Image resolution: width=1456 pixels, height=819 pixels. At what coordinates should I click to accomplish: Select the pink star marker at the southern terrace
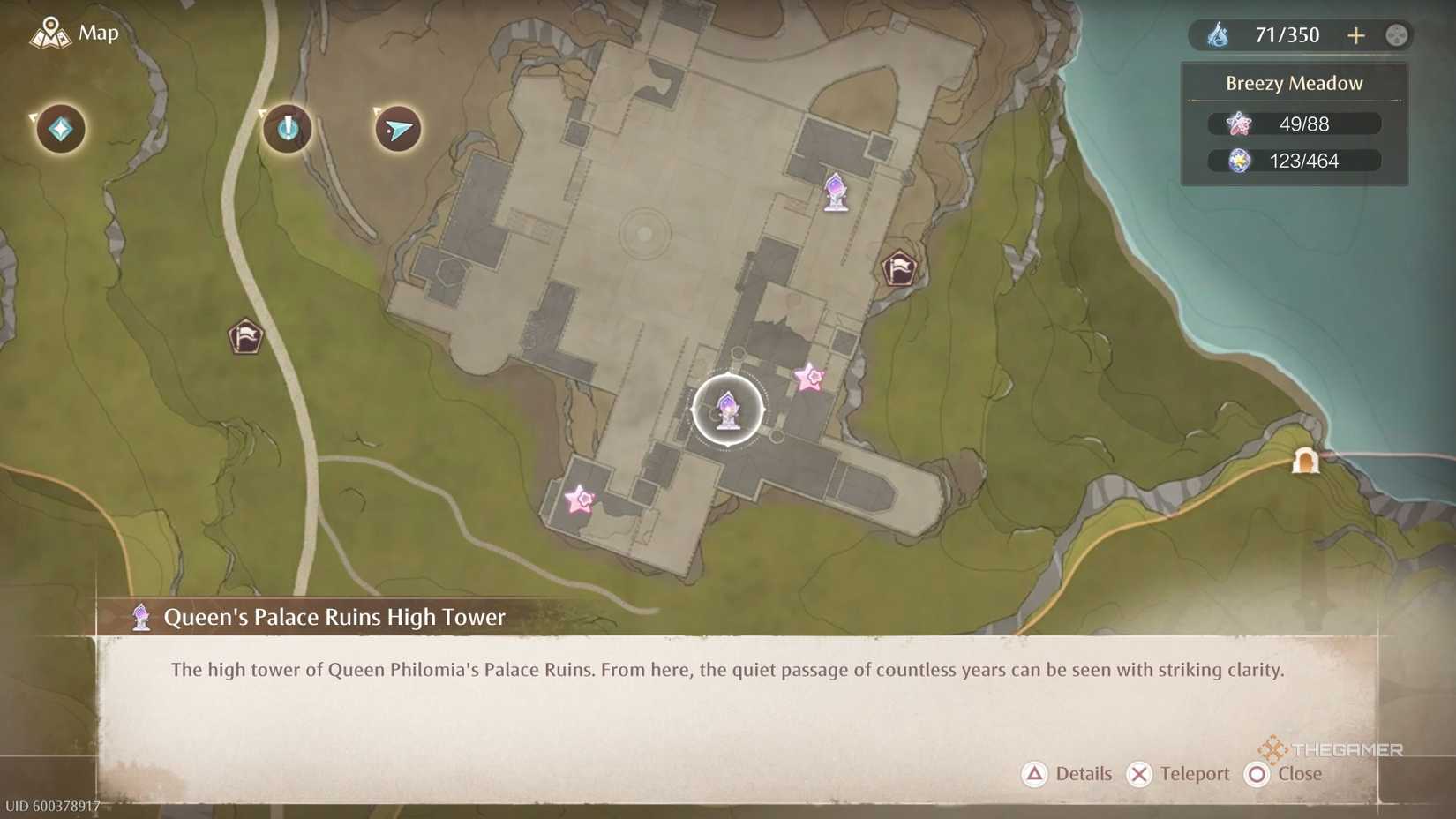[582, 500]
